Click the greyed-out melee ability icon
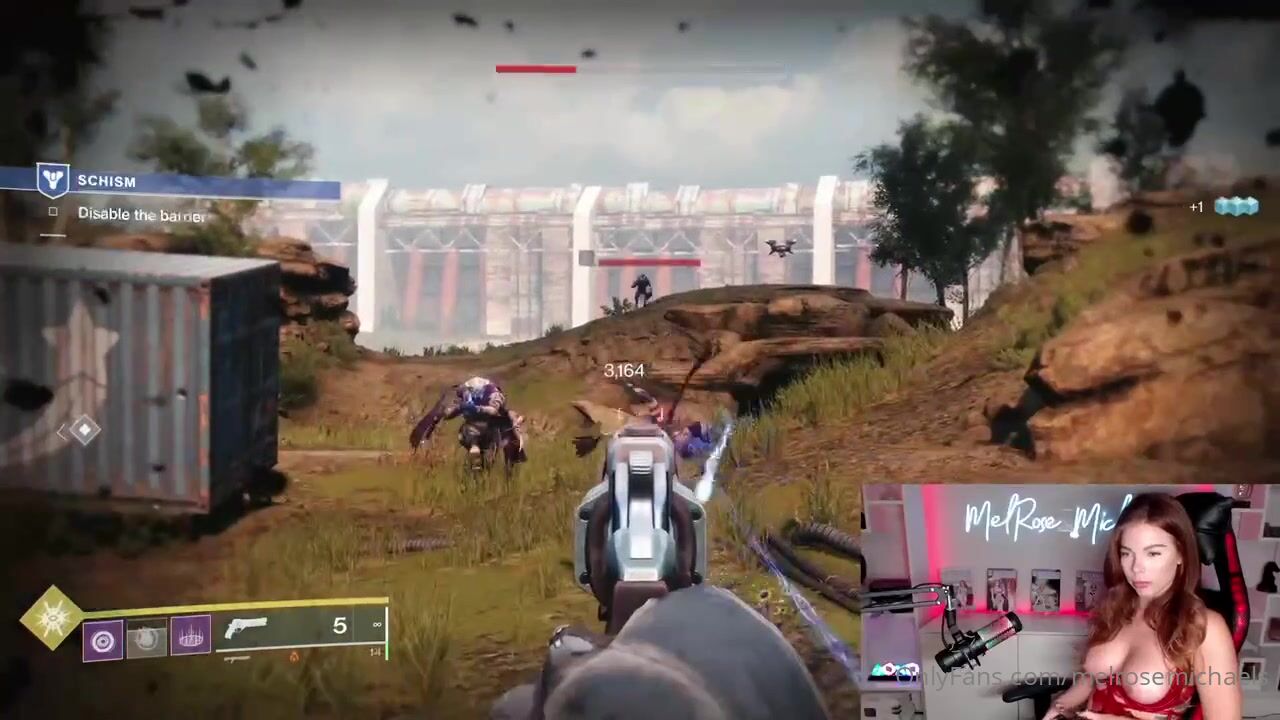Viewport: 1280px width, 720px height. coord(147,639)
